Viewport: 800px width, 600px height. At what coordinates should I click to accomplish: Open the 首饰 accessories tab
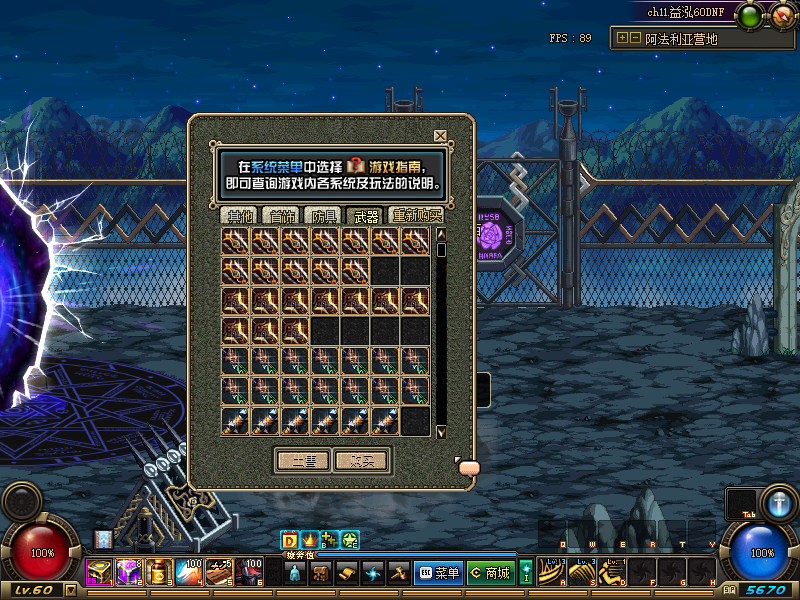(279, 215)
